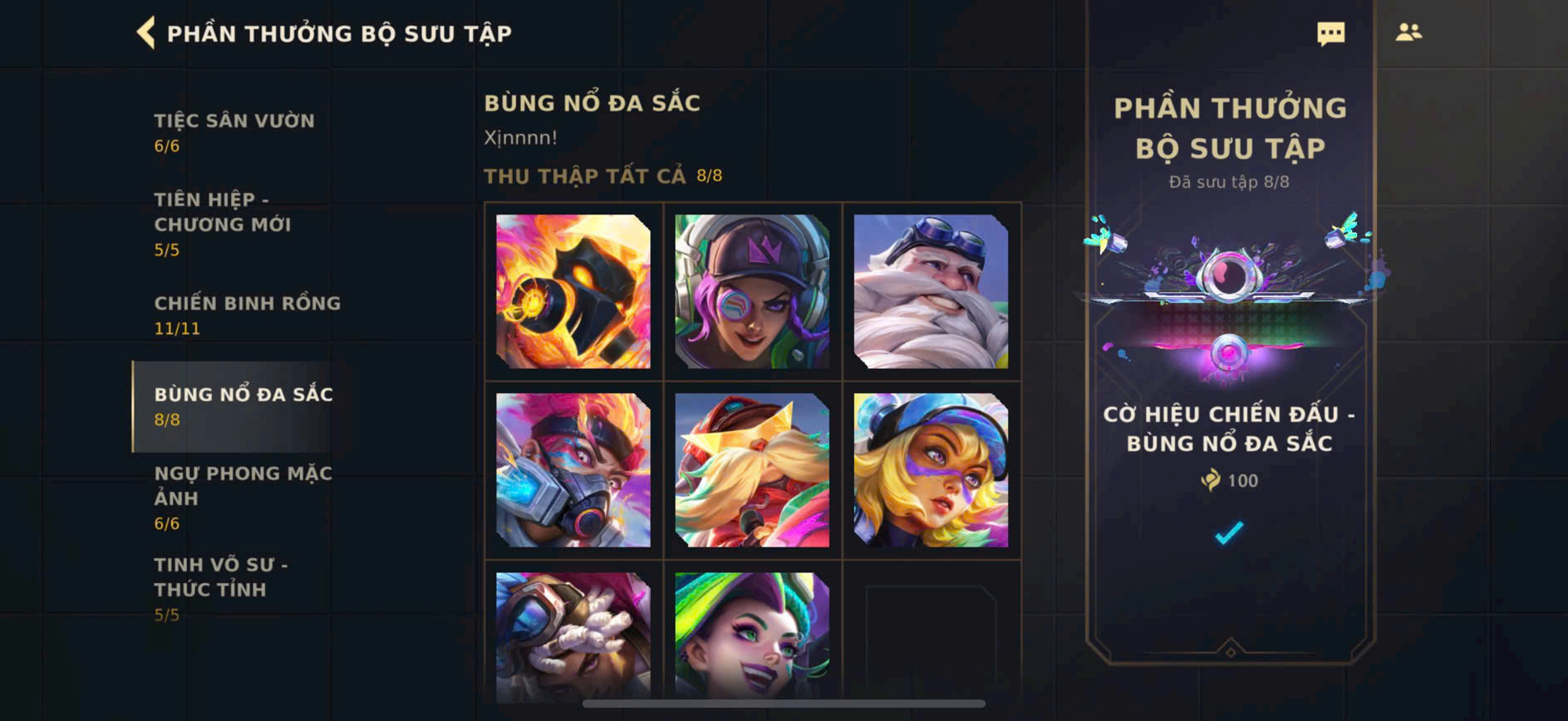This screenshot has height=721, width=1568.
Task: Select the Tiệc Sân Vườn collection
Action: 234,132
